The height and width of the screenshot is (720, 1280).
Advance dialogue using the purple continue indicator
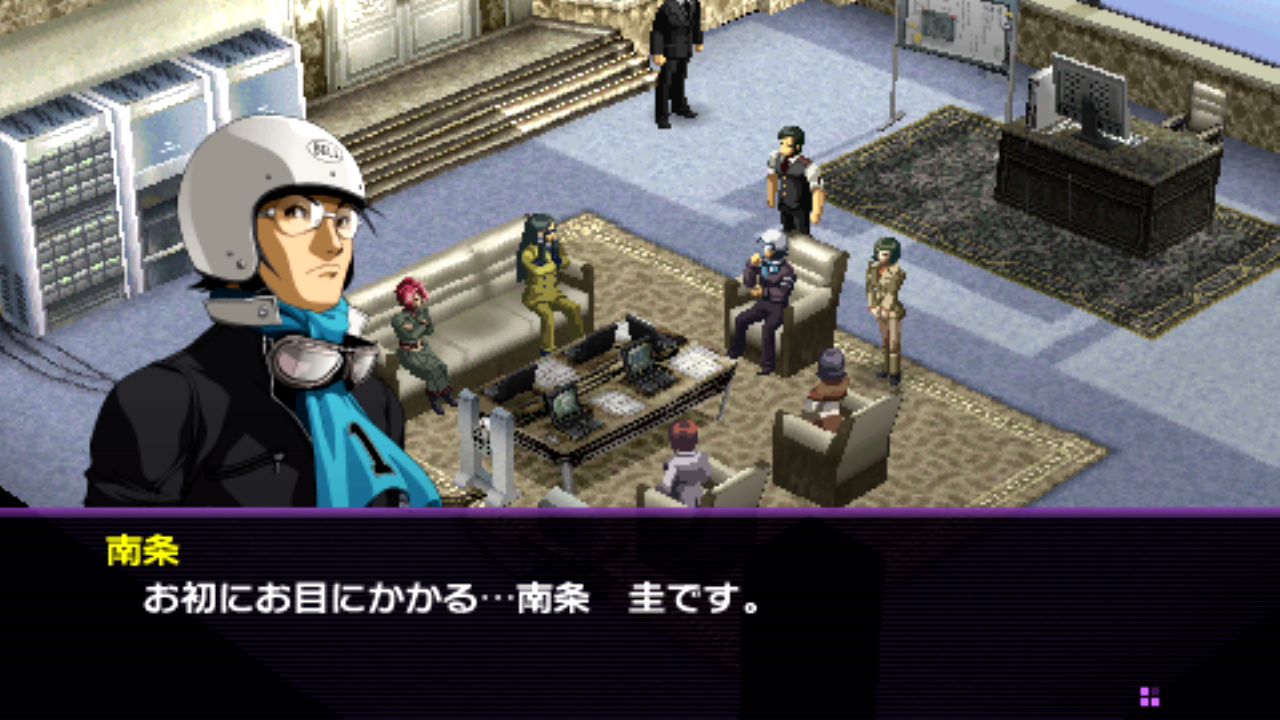point(1149,696)
